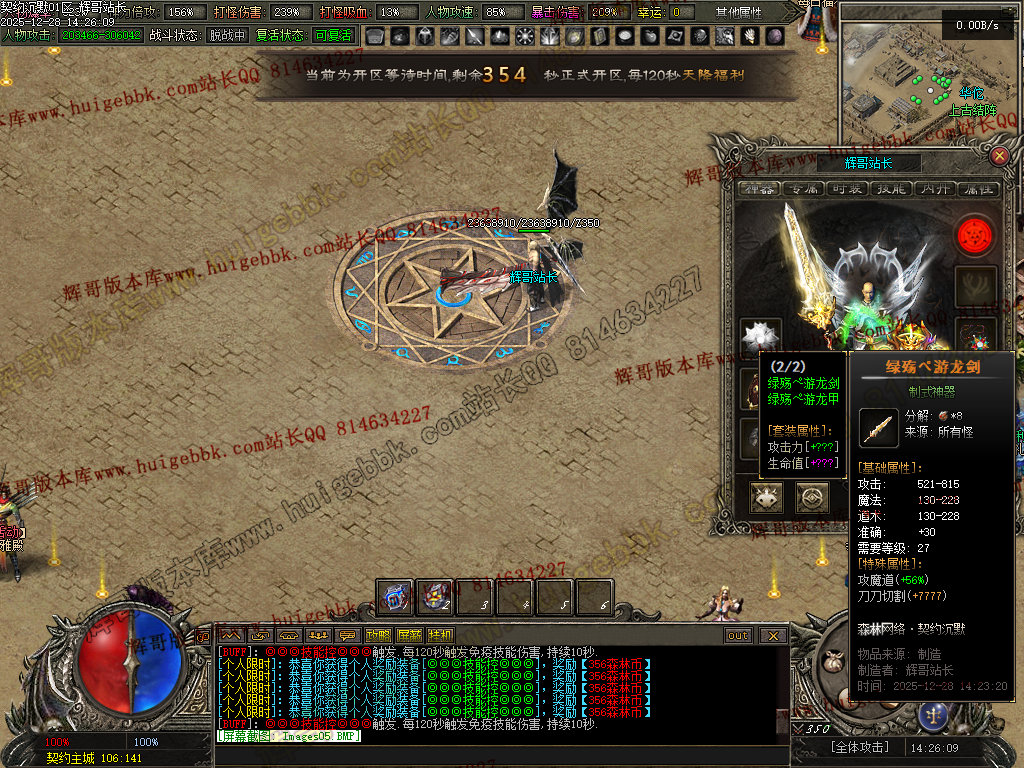This screenshot has height=768, width=1024.
Task: Open the 专属 tab
Action: (803, 188)
